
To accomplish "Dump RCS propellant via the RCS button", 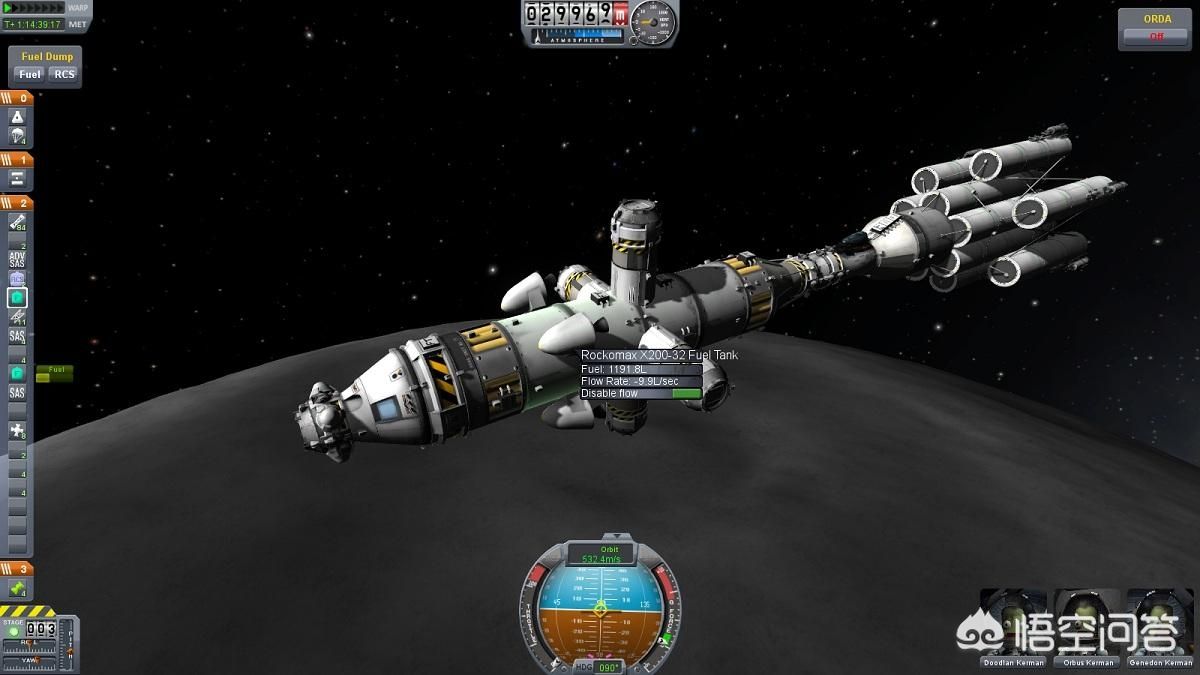I will (64, 74).
